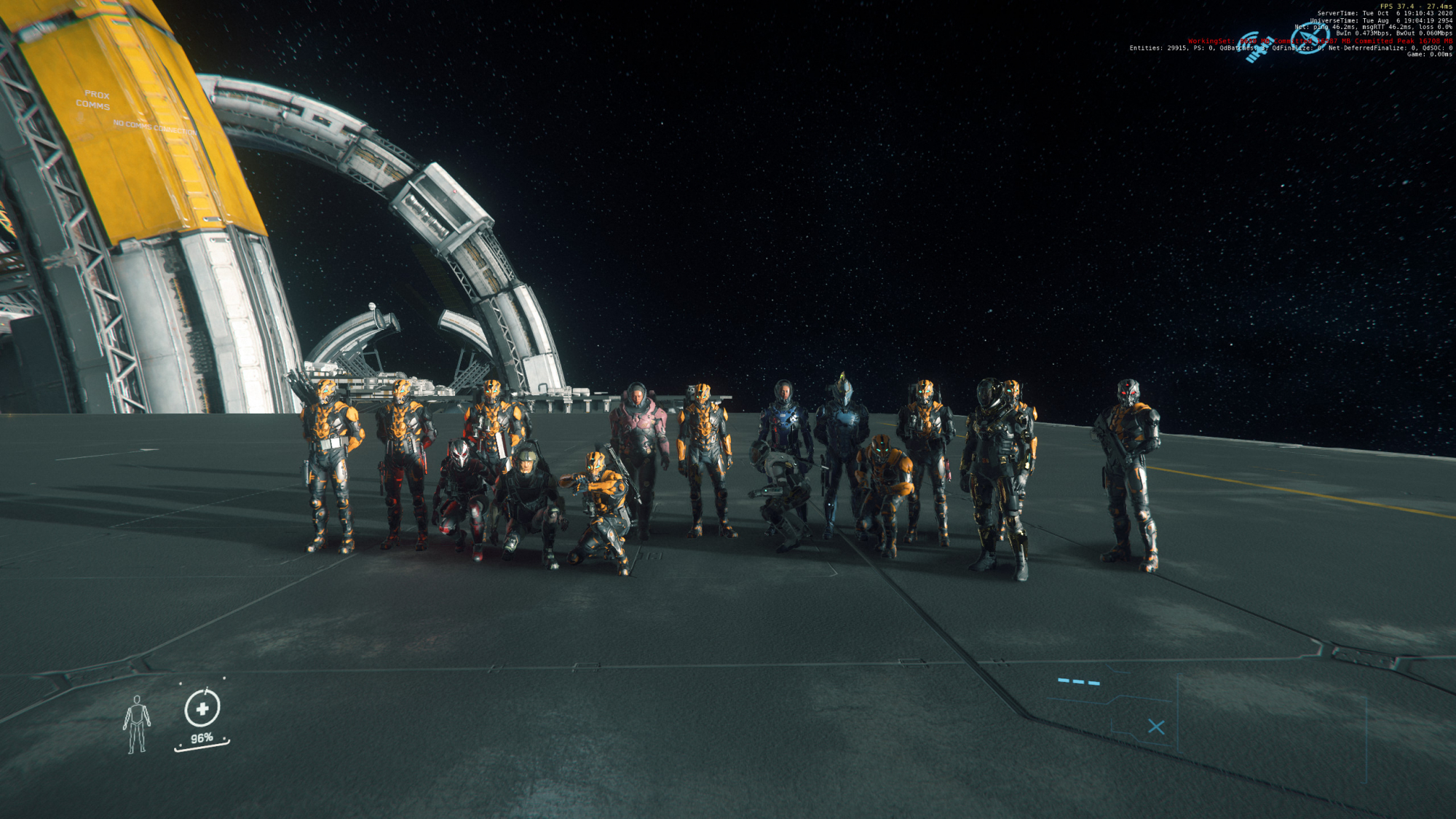Select the medical cross health icon
Viewport: 1456px width, 819px height.
(202, 708)
